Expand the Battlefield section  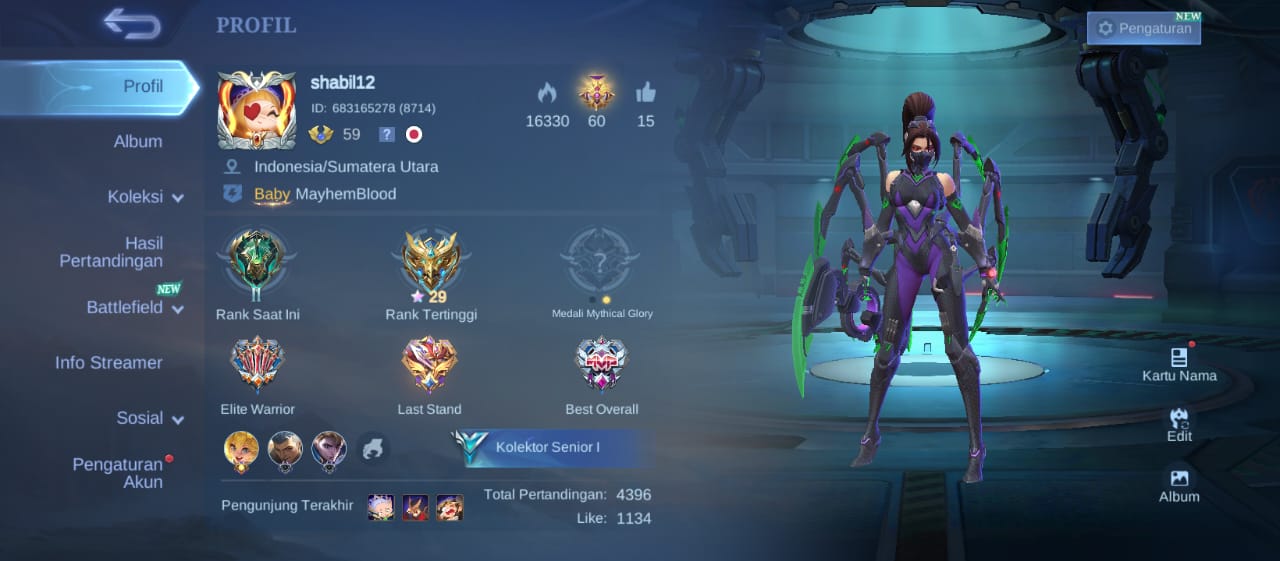point(134,308)
